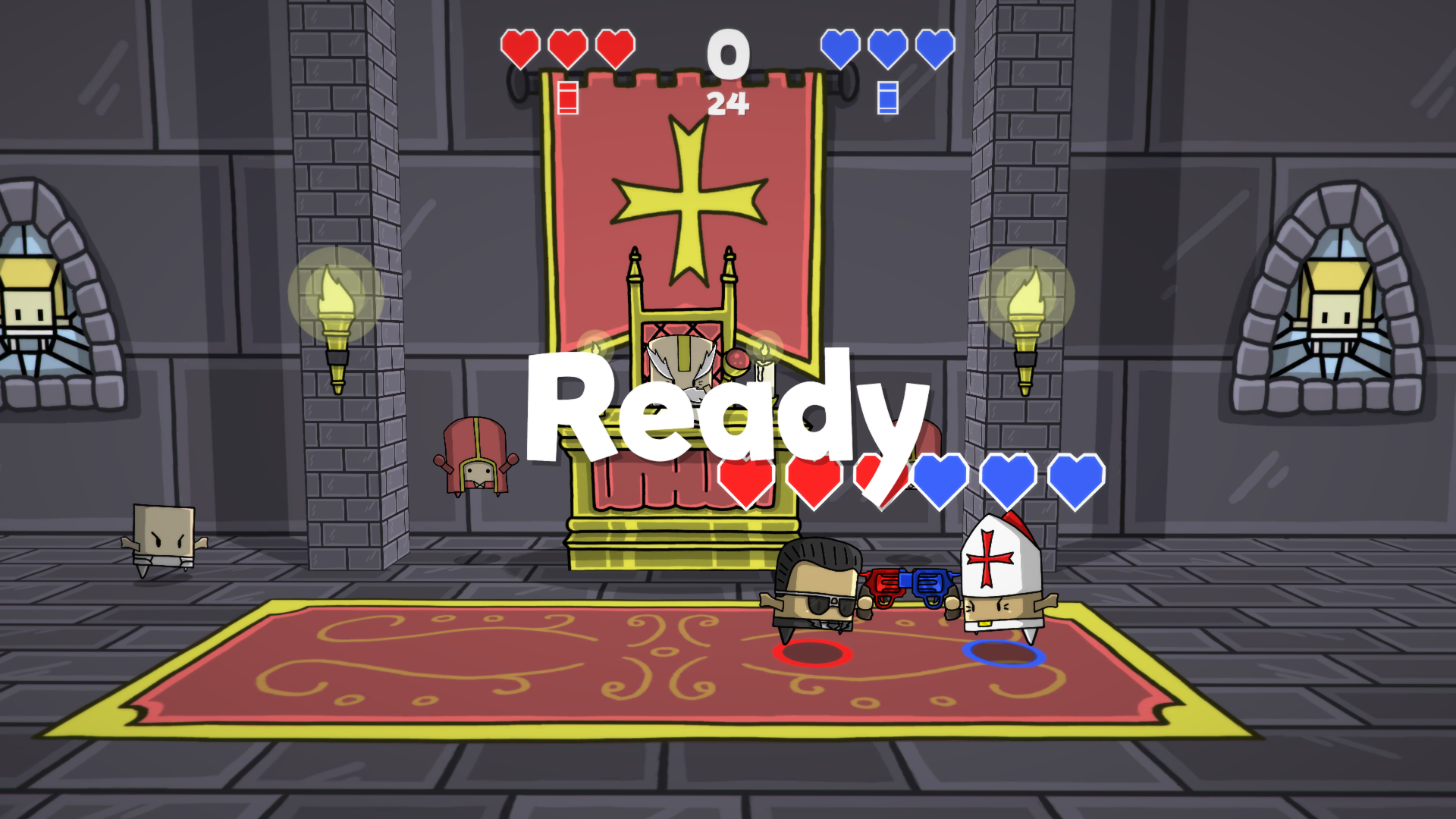
Task: Click the red carpet on the floor
Action: (455, 682)
